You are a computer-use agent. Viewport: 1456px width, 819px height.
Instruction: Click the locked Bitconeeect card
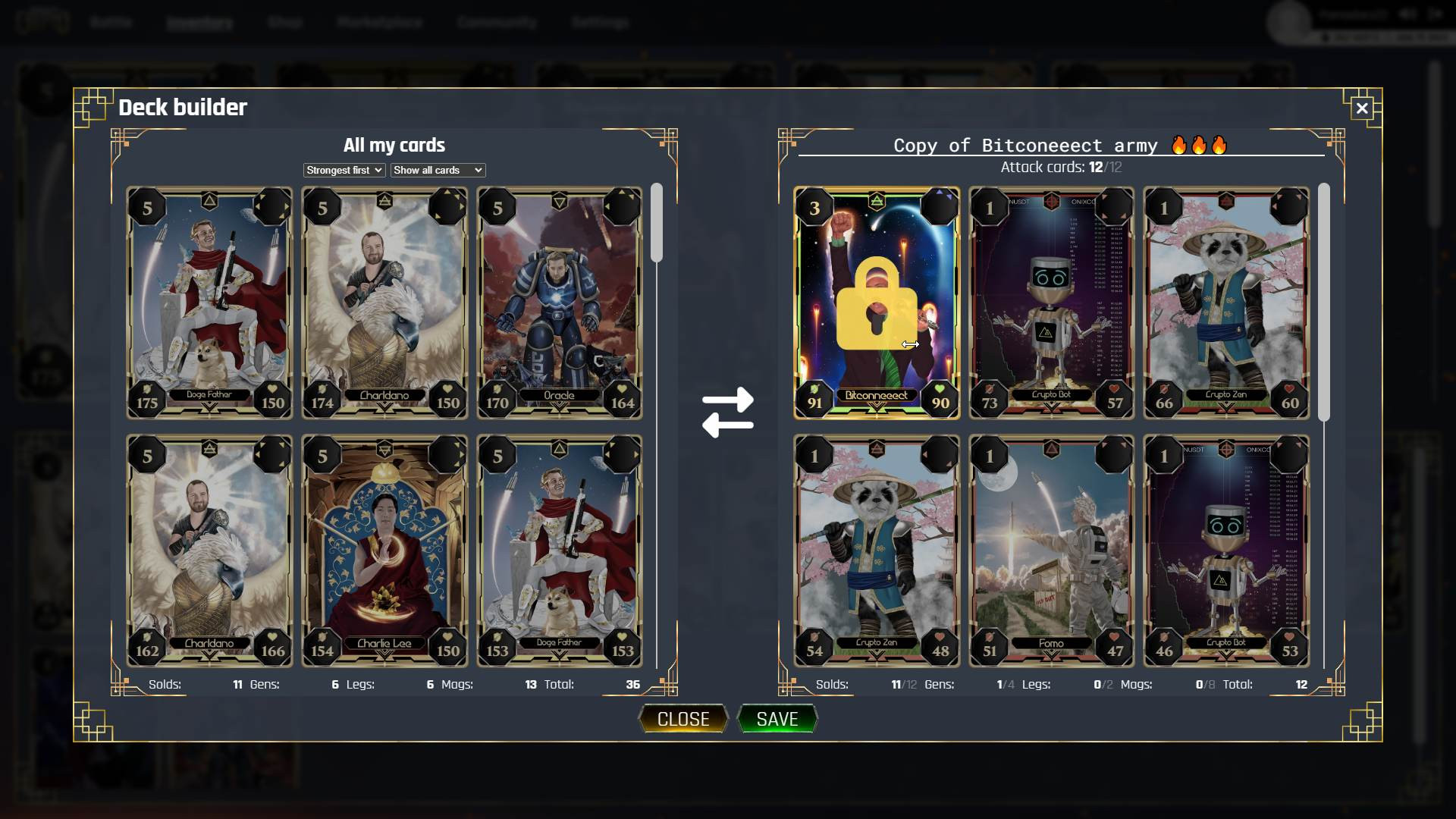tap(877, 303)
